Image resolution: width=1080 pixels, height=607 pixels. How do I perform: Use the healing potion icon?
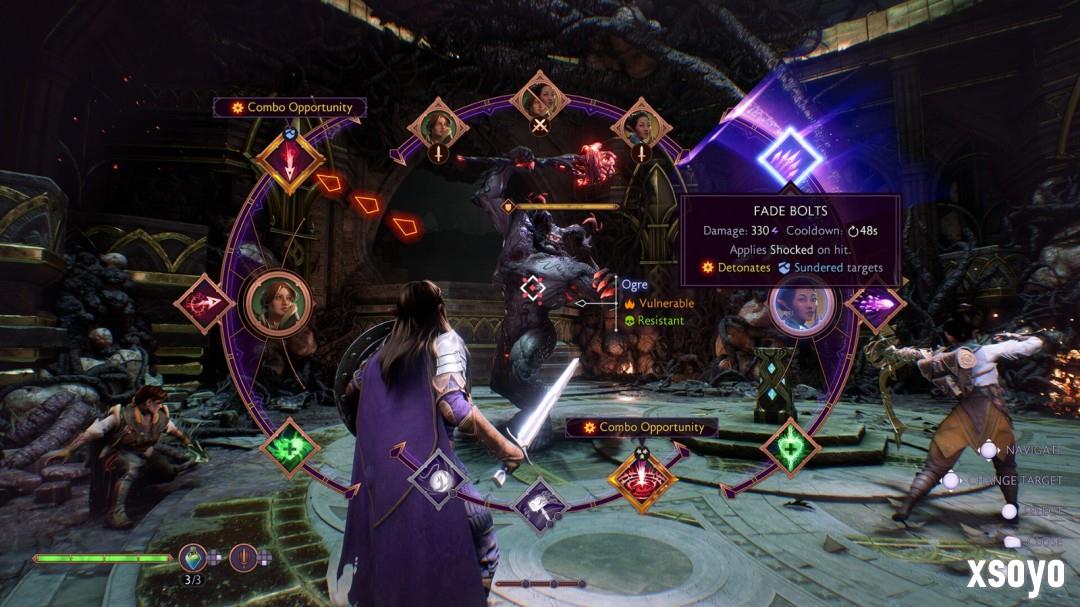pos(193,557)
